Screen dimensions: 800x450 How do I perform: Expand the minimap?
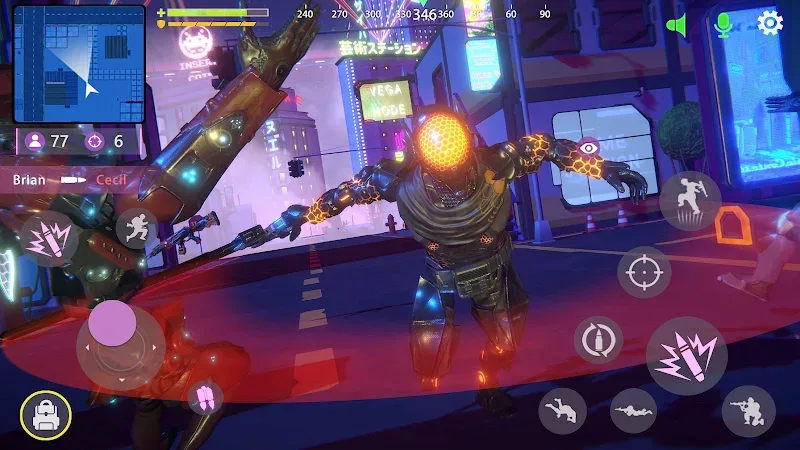pyautogui.click(x=79, y=65)
